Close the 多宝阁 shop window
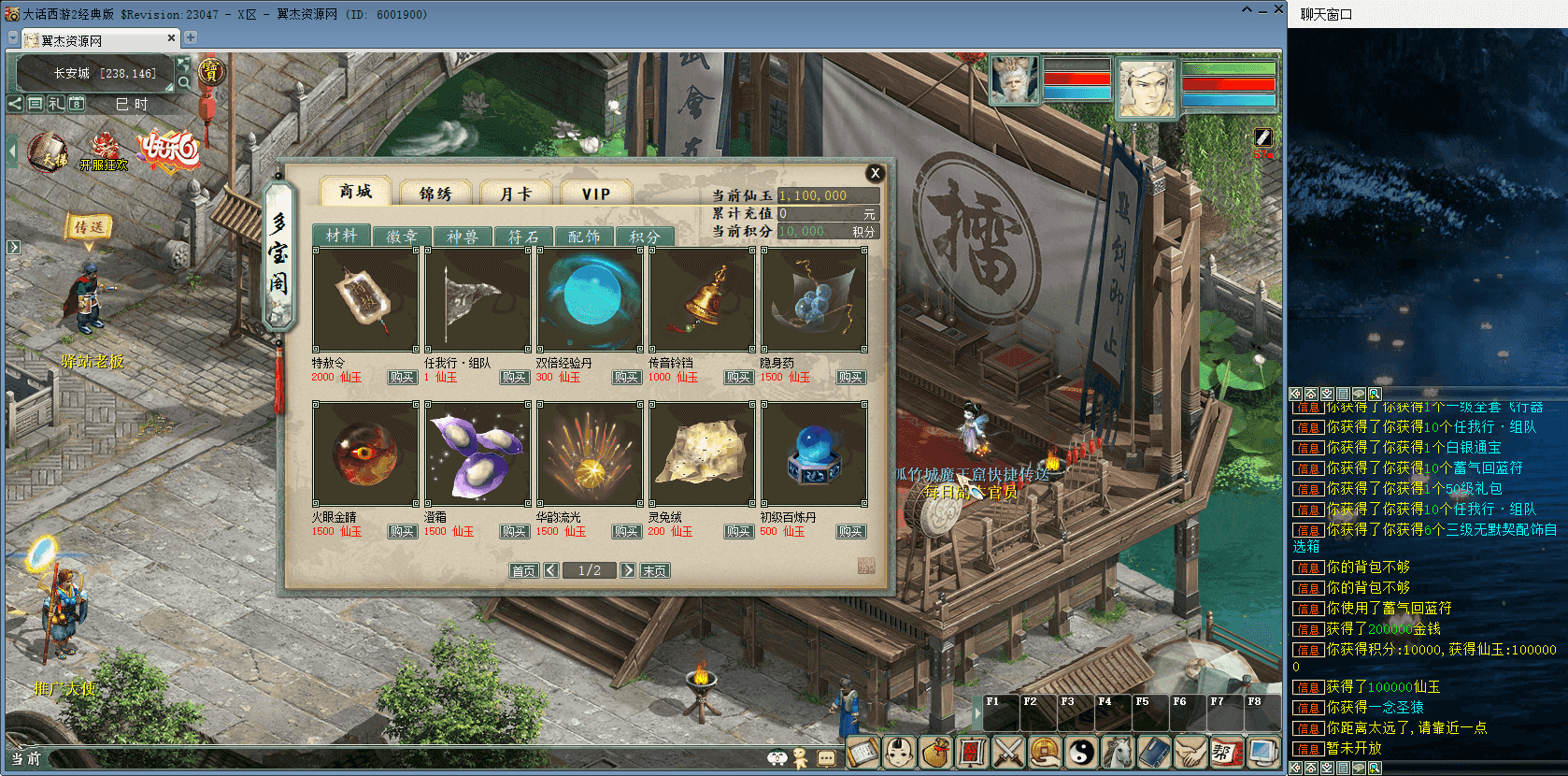1568x776 pixels. click(x=875, y=173)
